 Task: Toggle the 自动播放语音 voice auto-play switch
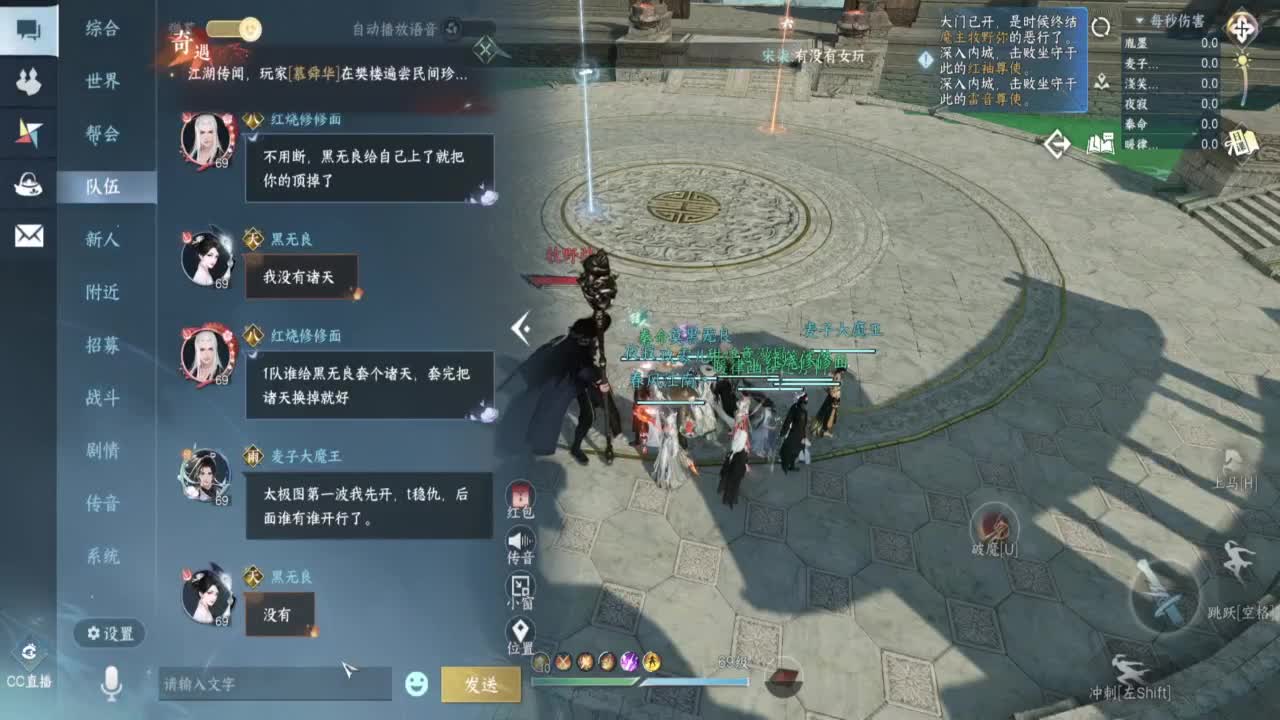pos(452,30)
